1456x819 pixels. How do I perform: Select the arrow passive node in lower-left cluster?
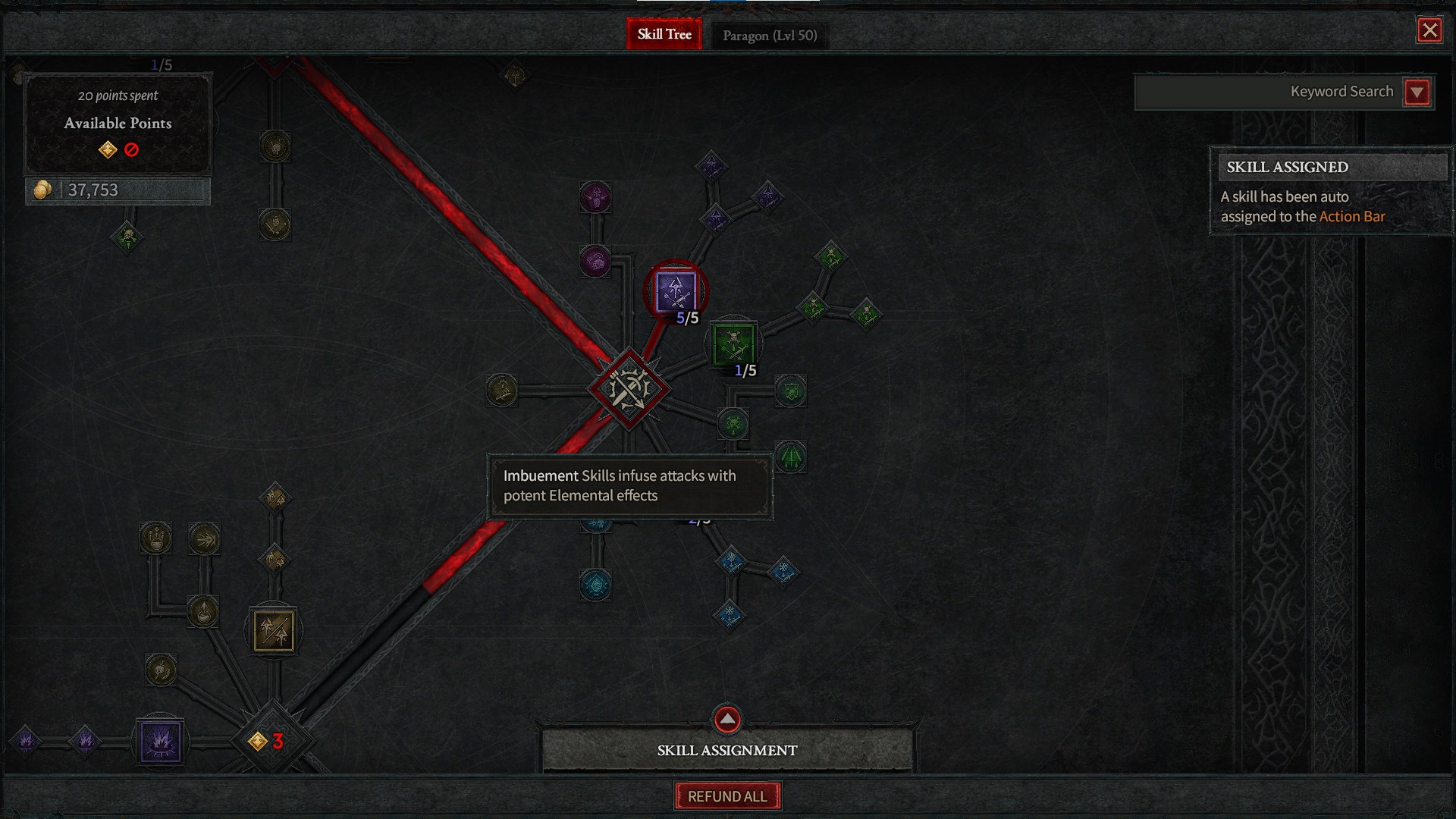tap(203, 538)
